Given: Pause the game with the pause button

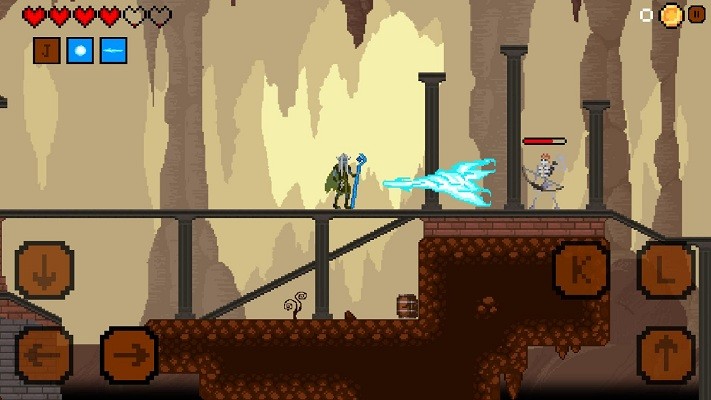Looking at the screenshot, I should click(x=696, y=15).
